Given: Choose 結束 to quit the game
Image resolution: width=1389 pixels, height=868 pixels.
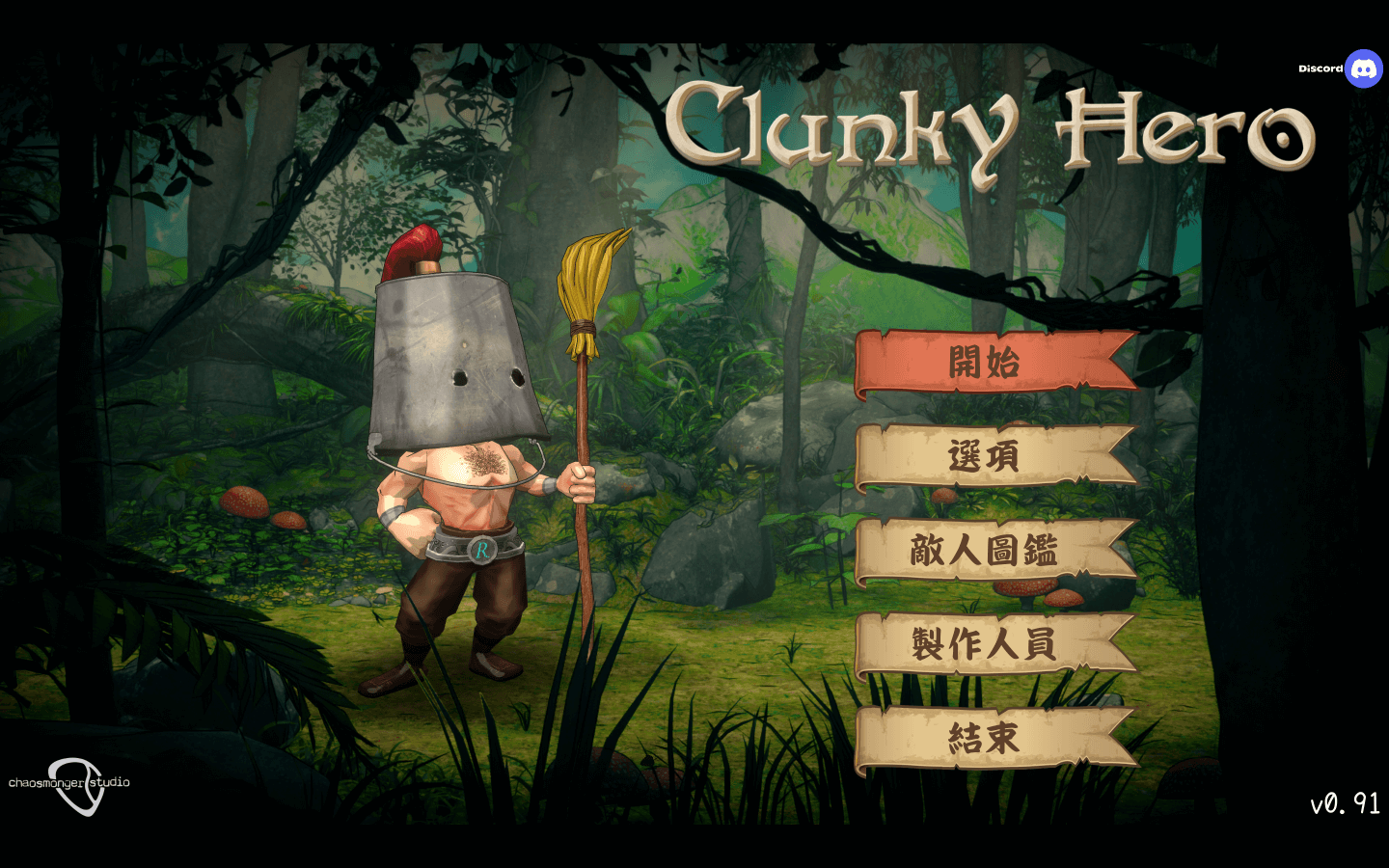Looking at the screenshot, I should 986,739.
